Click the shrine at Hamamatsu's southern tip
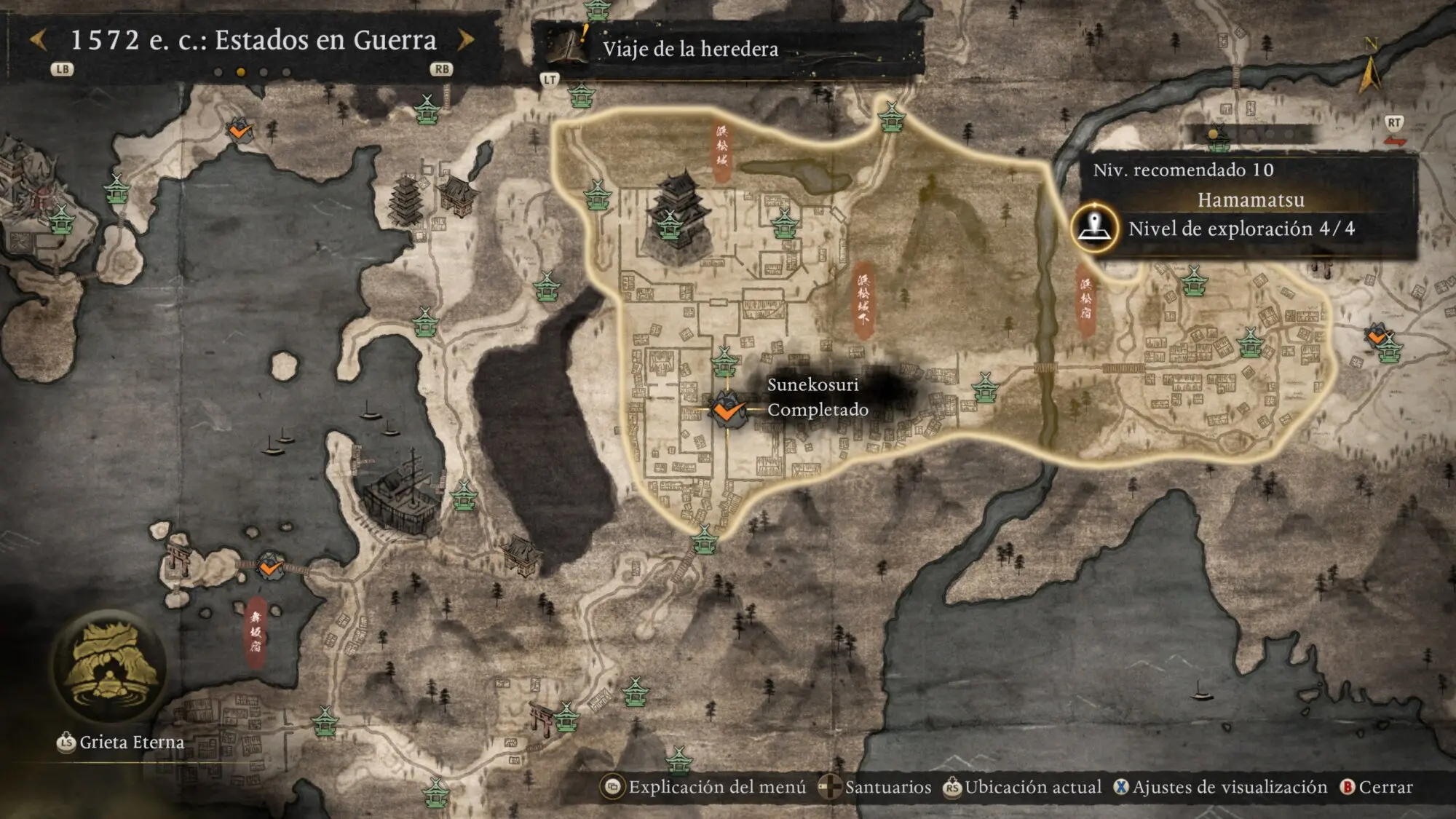The height and width of the screenshot is (819, 1456). 704,539
